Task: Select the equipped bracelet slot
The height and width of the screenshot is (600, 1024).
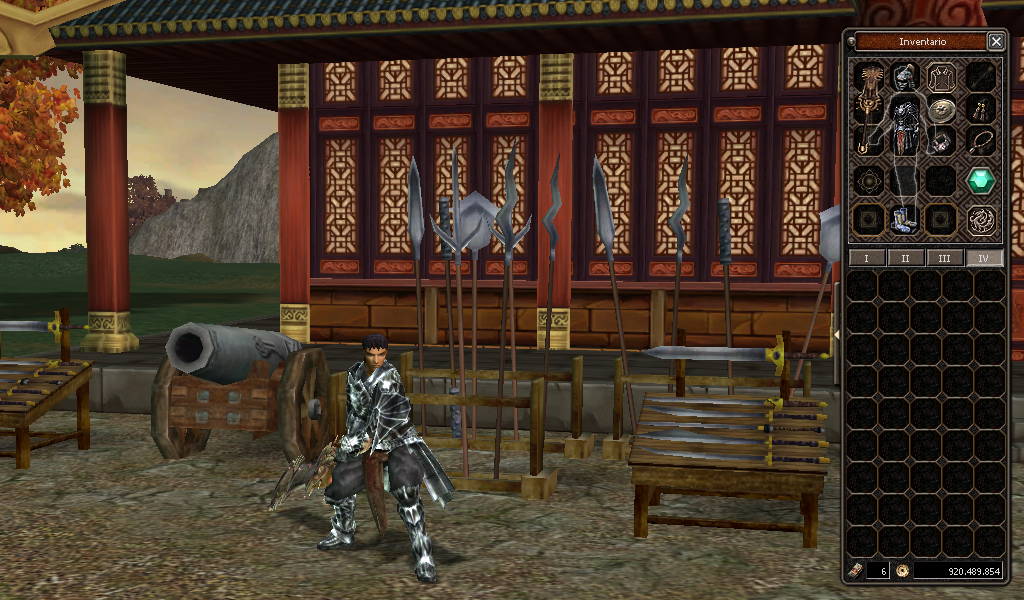Action: 941,141
